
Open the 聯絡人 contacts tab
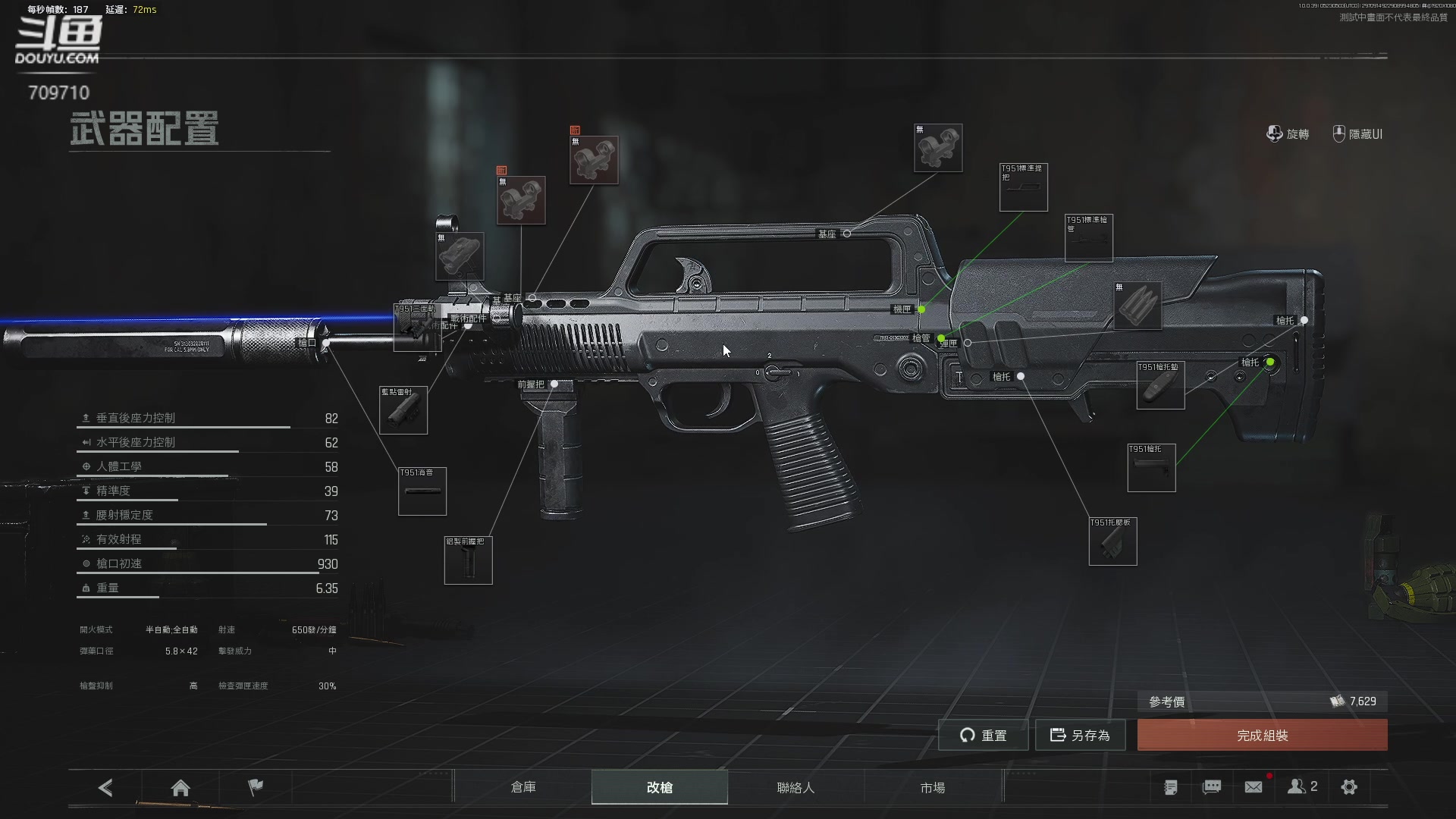click(x=795, y=787)
